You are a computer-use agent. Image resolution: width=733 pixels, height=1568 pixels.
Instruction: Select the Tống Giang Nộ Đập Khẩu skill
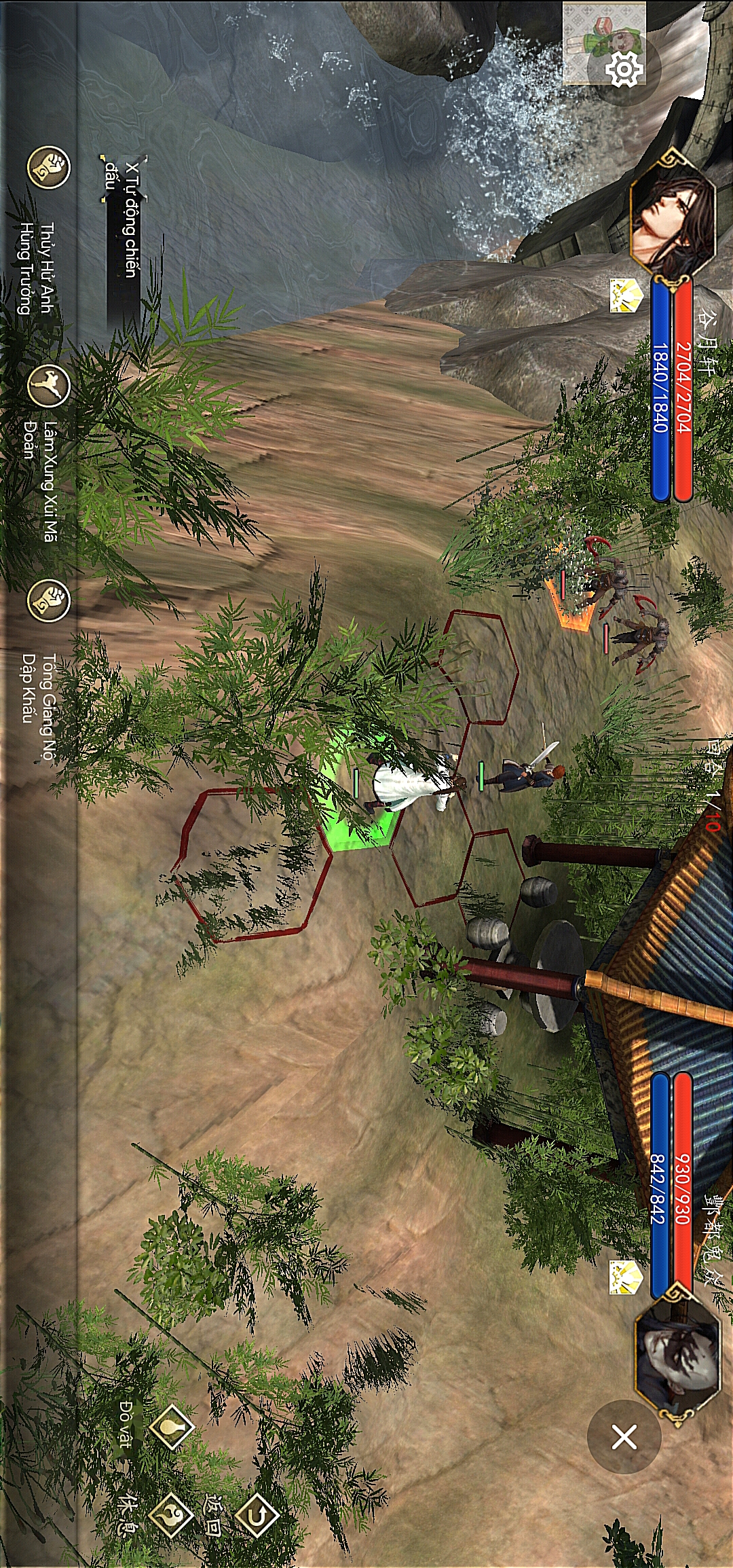click(48, 600)
